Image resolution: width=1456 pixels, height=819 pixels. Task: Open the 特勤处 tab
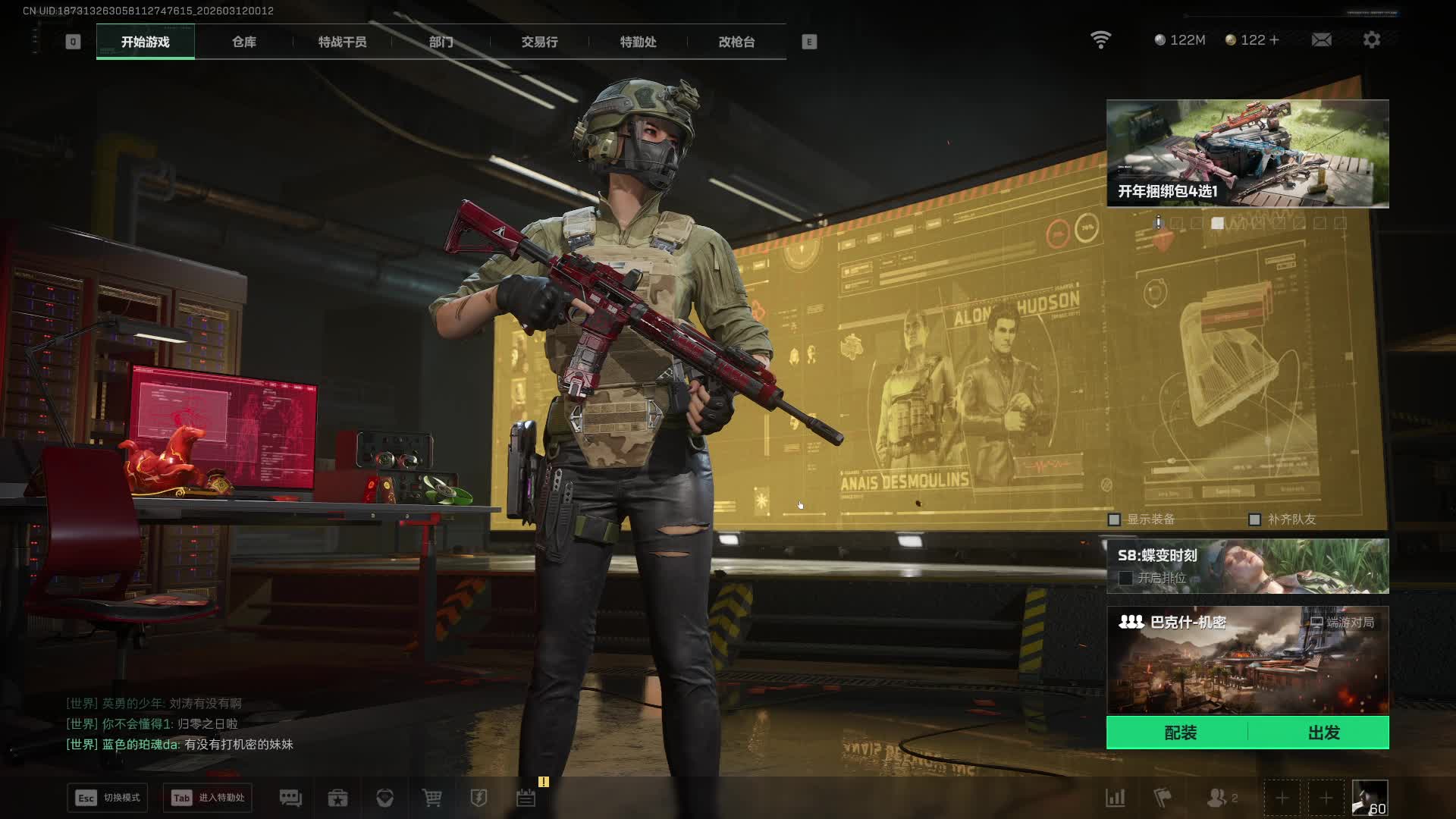(638, 42)
